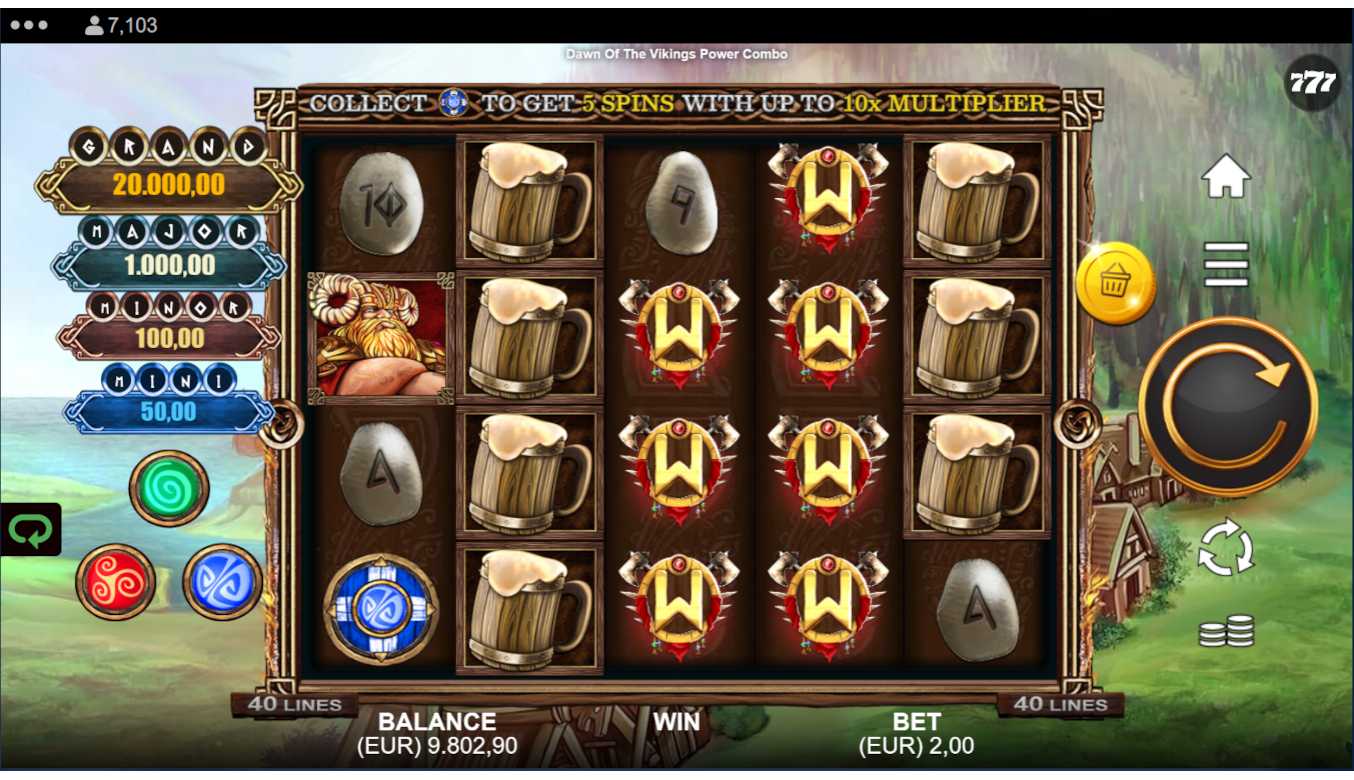Click the three-dot options in top bar
1354x780 pixels.
[29, 25]
